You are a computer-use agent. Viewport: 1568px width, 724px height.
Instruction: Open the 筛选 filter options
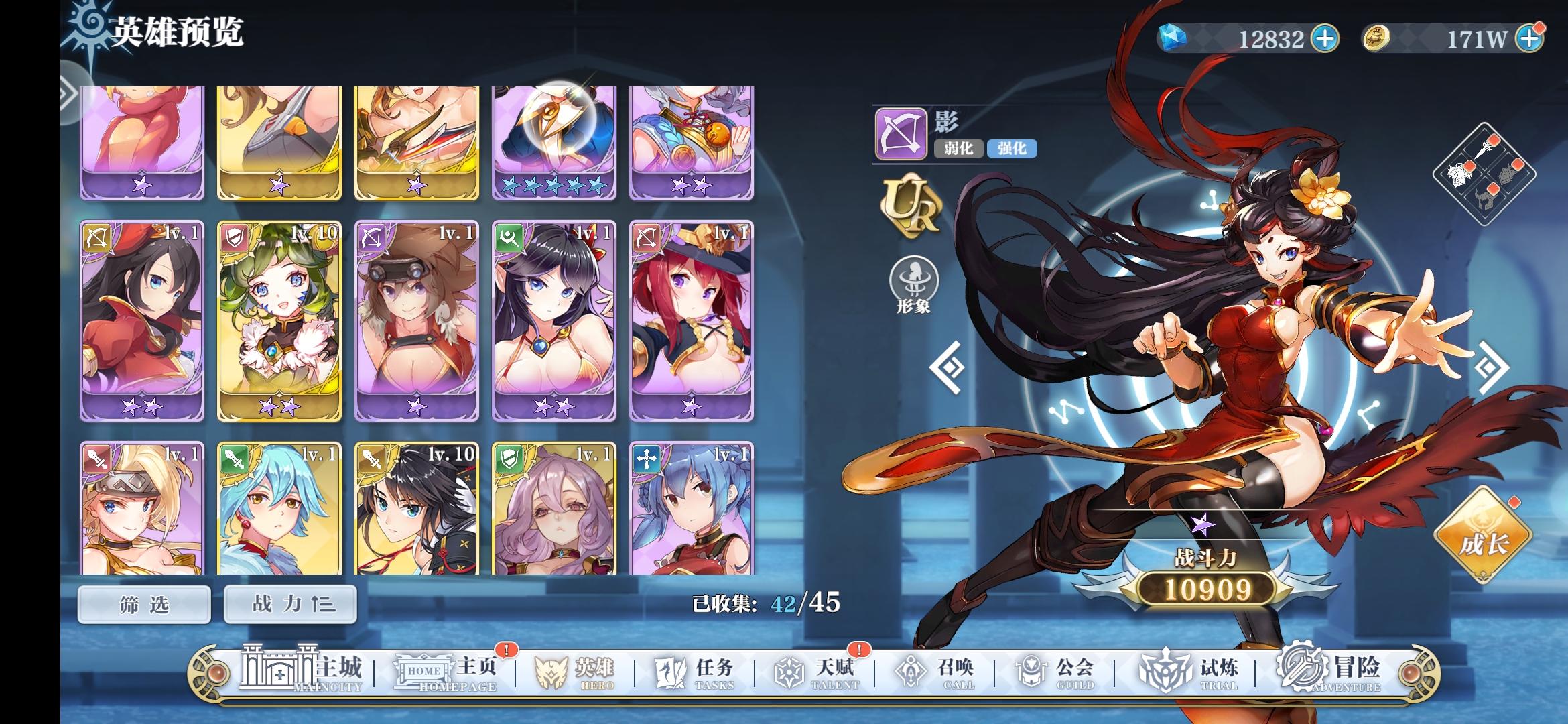tap(143, 604)
